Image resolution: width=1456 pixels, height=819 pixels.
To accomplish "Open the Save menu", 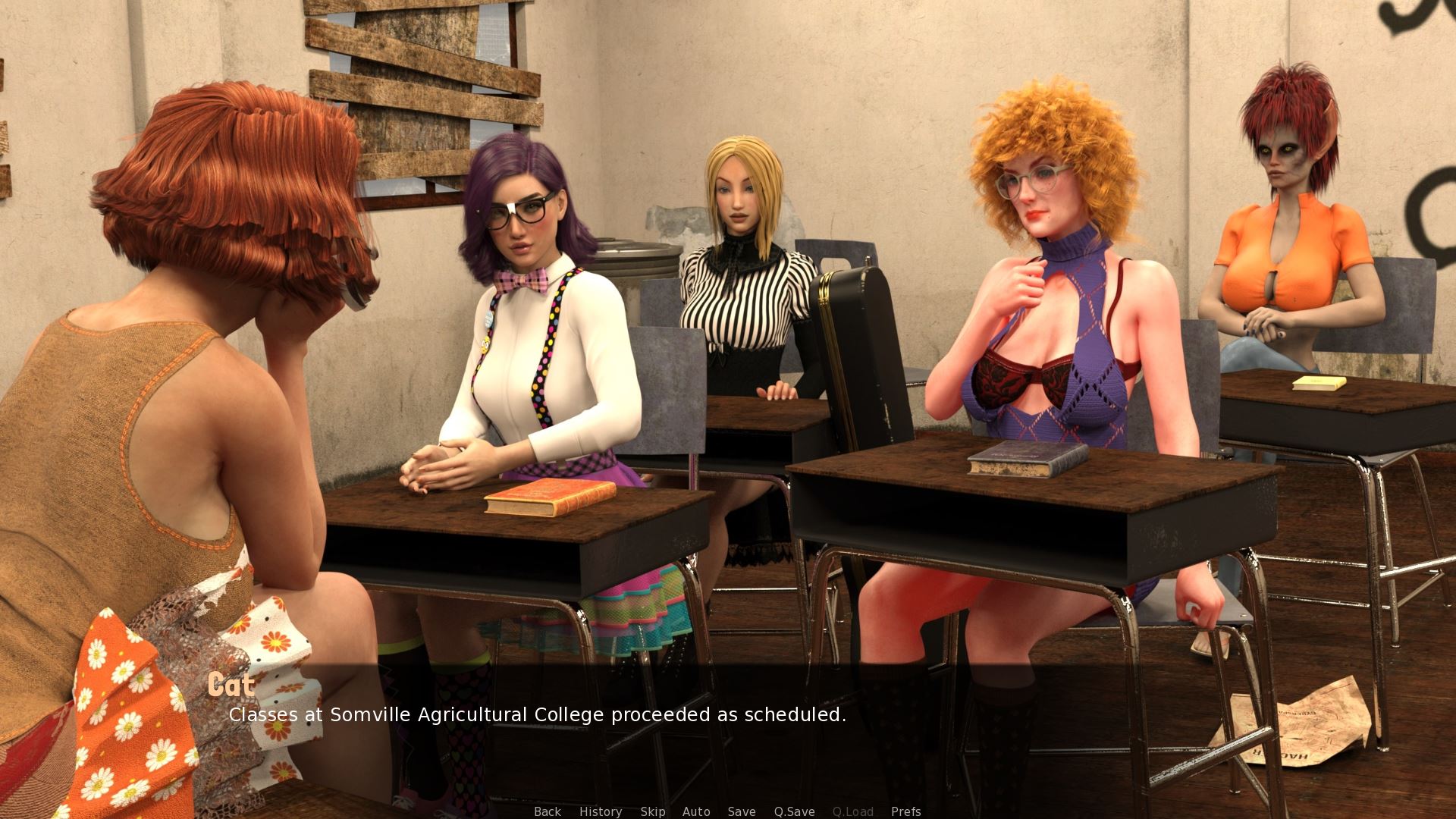I will click(x=742, y=811).
